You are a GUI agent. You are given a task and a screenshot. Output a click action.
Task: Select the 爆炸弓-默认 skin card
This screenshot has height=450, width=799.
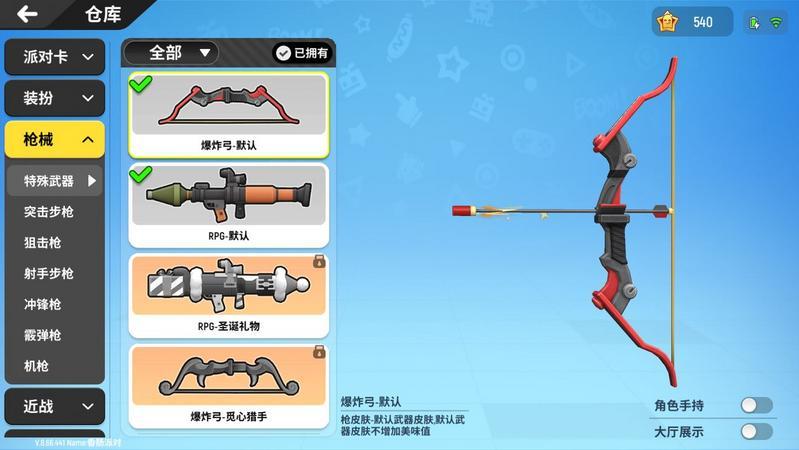coord(229,115)
